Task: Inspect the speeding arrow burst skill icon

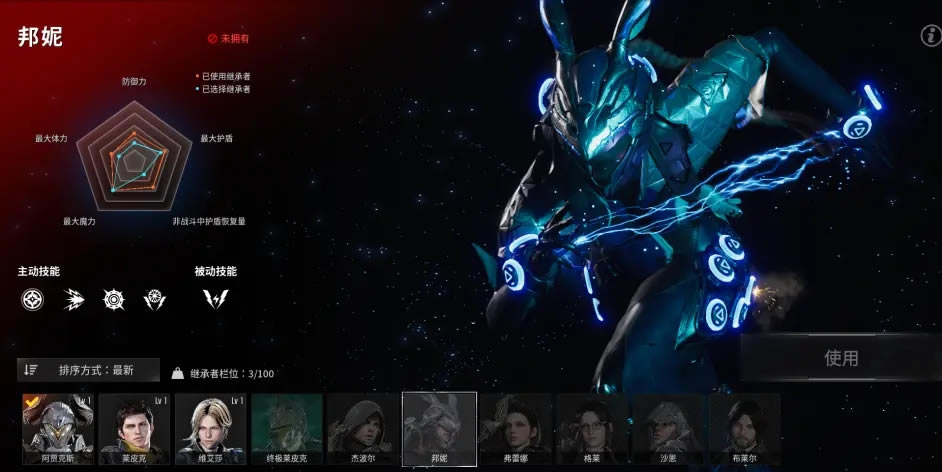Action: click(73, 299)
